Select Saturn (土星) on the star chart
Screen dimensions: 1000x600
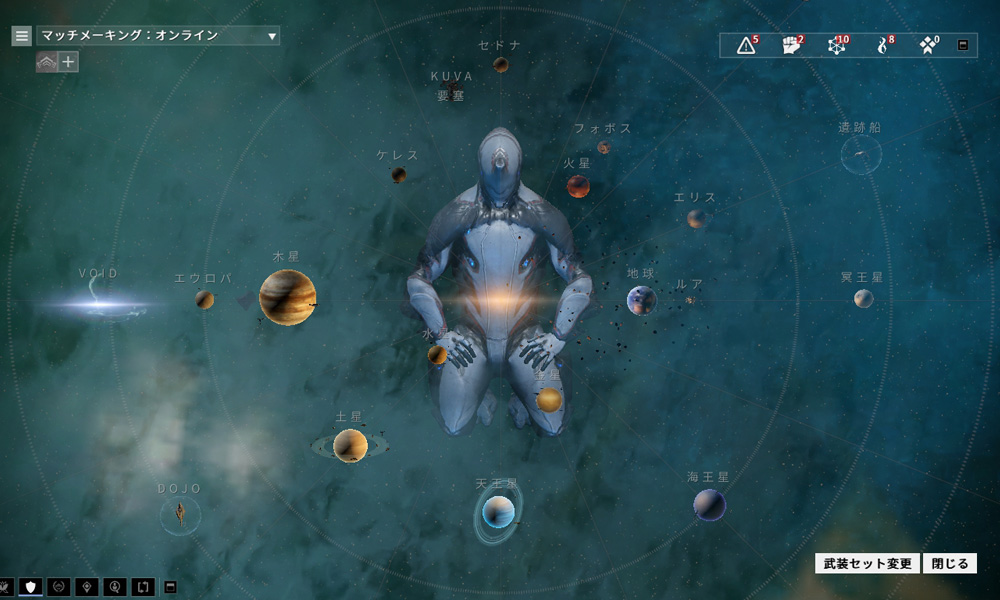coord(350,445)
